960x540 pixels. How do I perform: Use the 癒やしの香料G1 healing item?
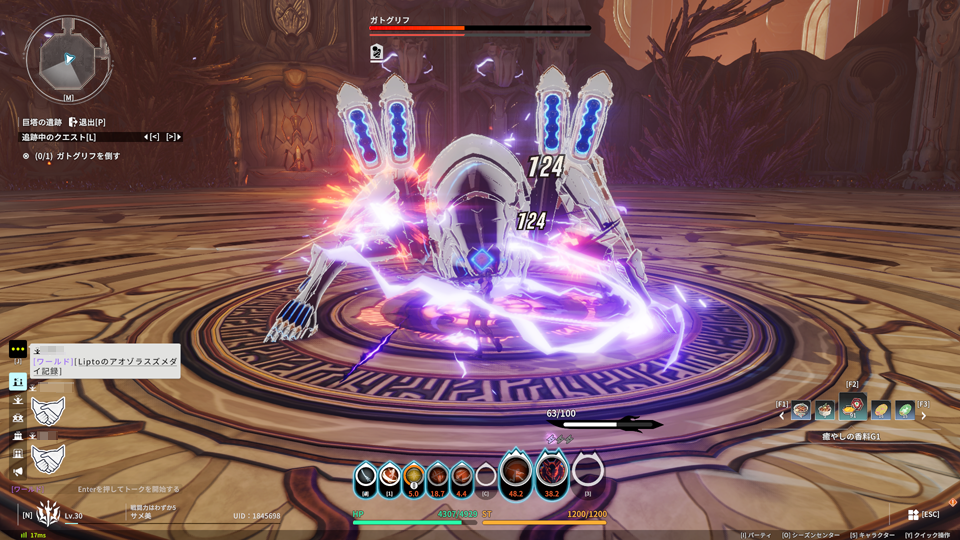pos(853,406)
